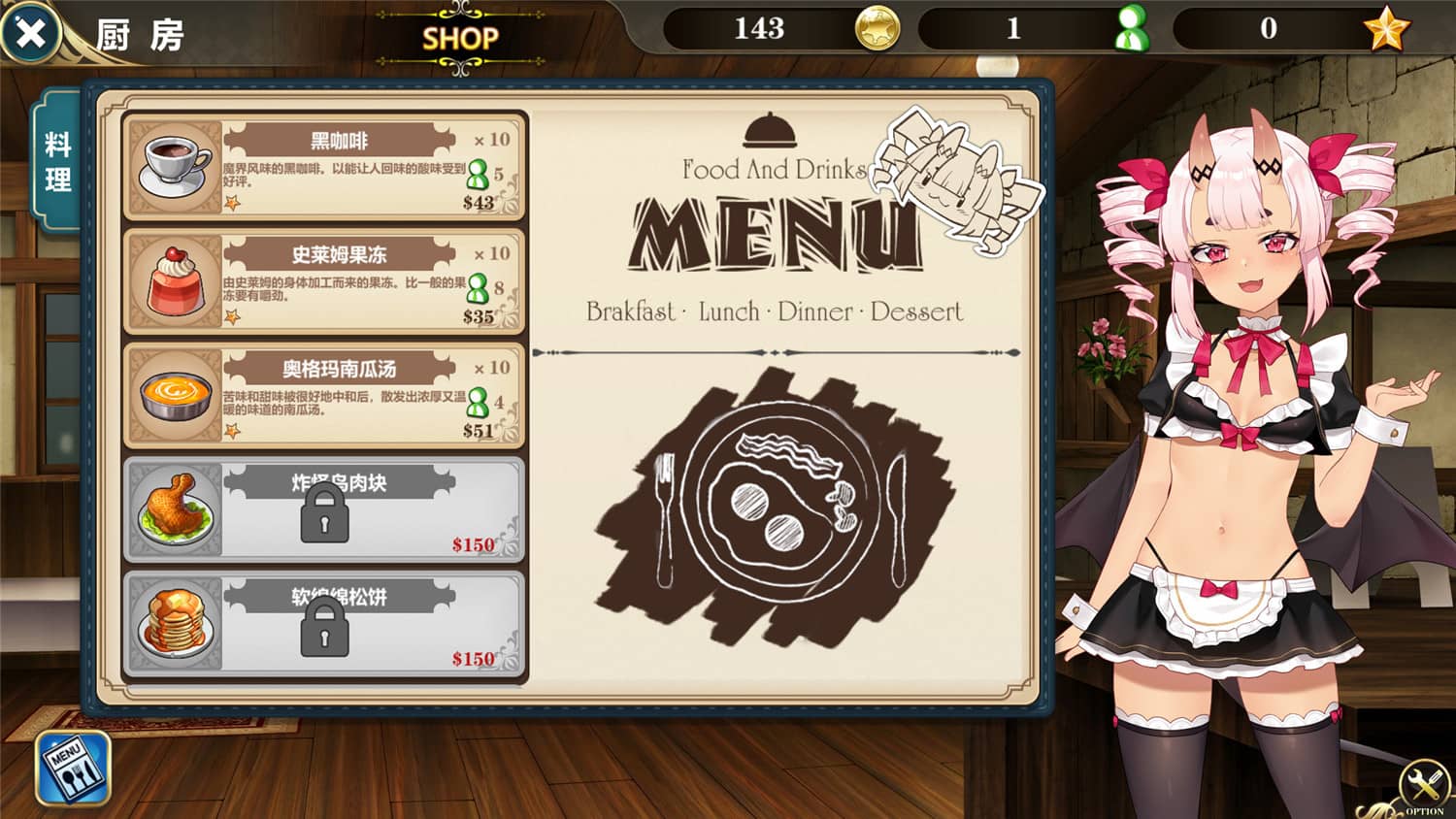This screenshot has width=1456, height=819.
Task: Click the green serving icon beside $43
Action: tap(479, 178)
